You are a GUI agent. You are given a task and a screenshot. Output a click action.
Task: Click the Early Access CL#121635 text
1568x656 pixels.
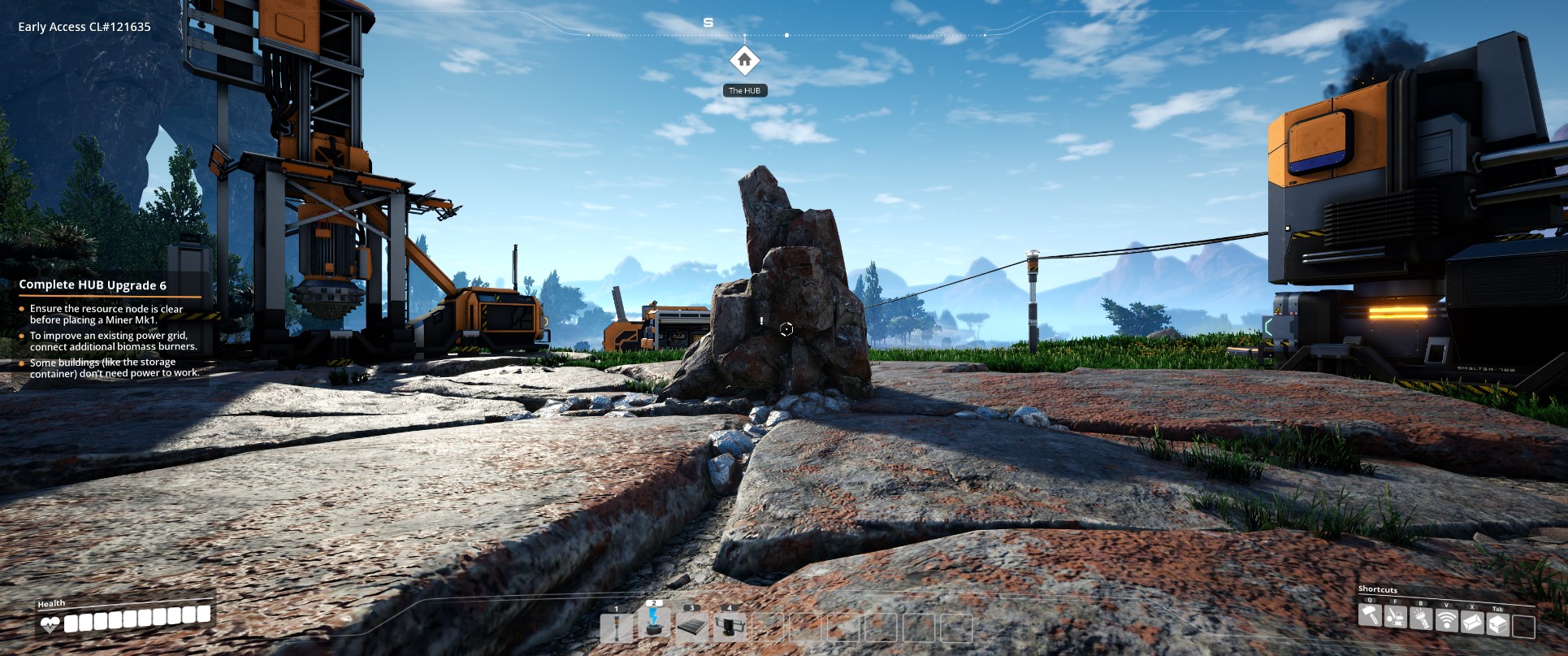pyautogui.click(x=84, y=26)
